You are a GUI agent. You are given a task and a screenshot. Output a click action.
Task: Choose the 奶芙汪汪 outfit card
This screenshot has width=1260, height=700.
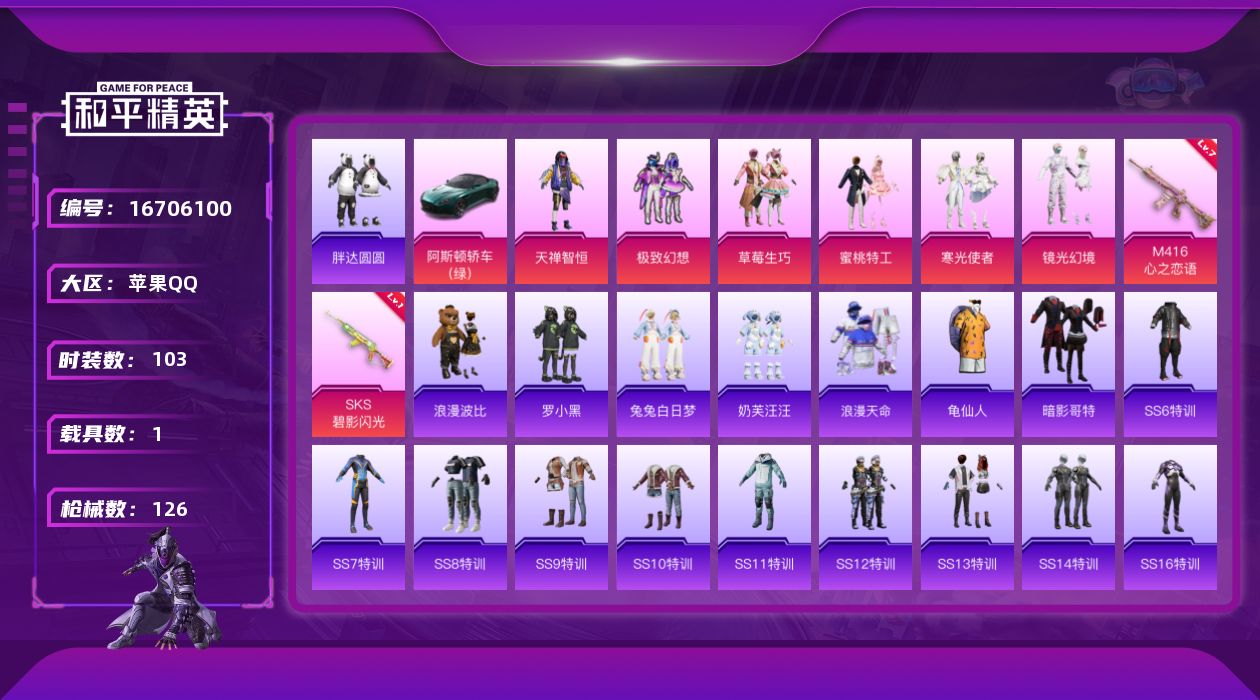[x=764, y=364]
